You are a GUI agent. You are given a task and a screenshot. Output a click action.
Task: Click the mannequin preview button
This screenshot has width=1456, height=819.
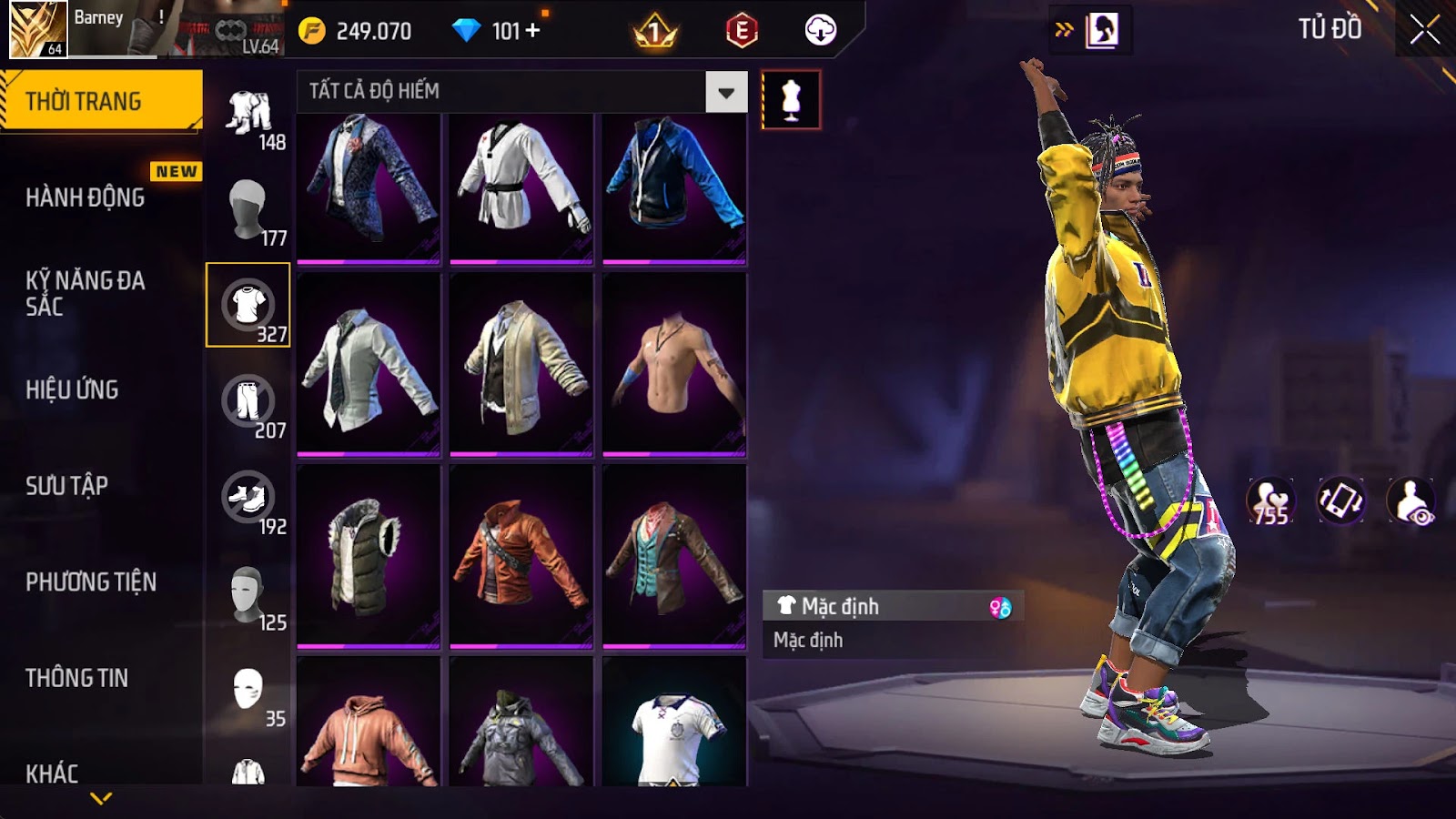(791, 99)
